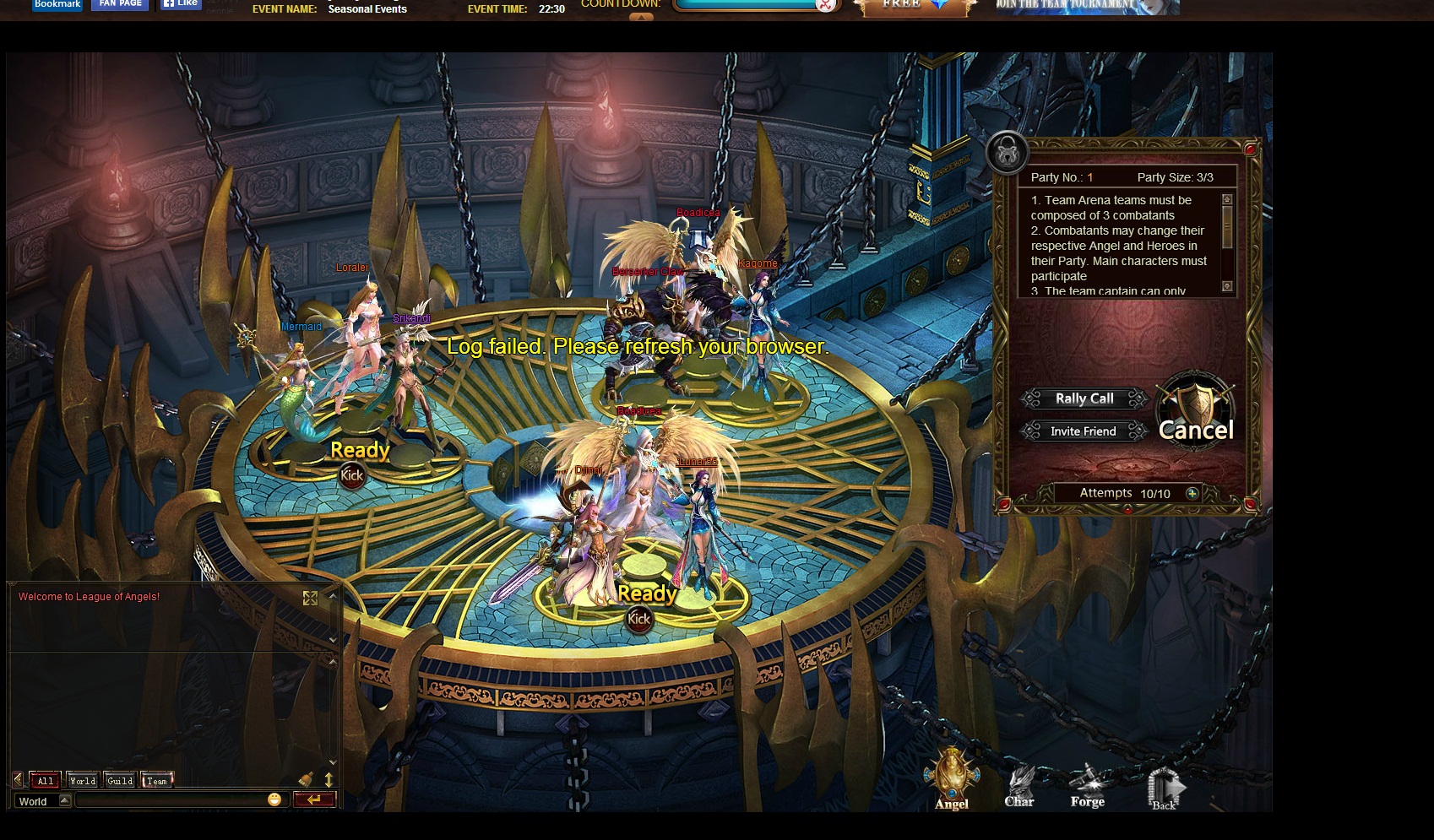
Task: Switch chat to the World tab
Action: tap(83, 781)
